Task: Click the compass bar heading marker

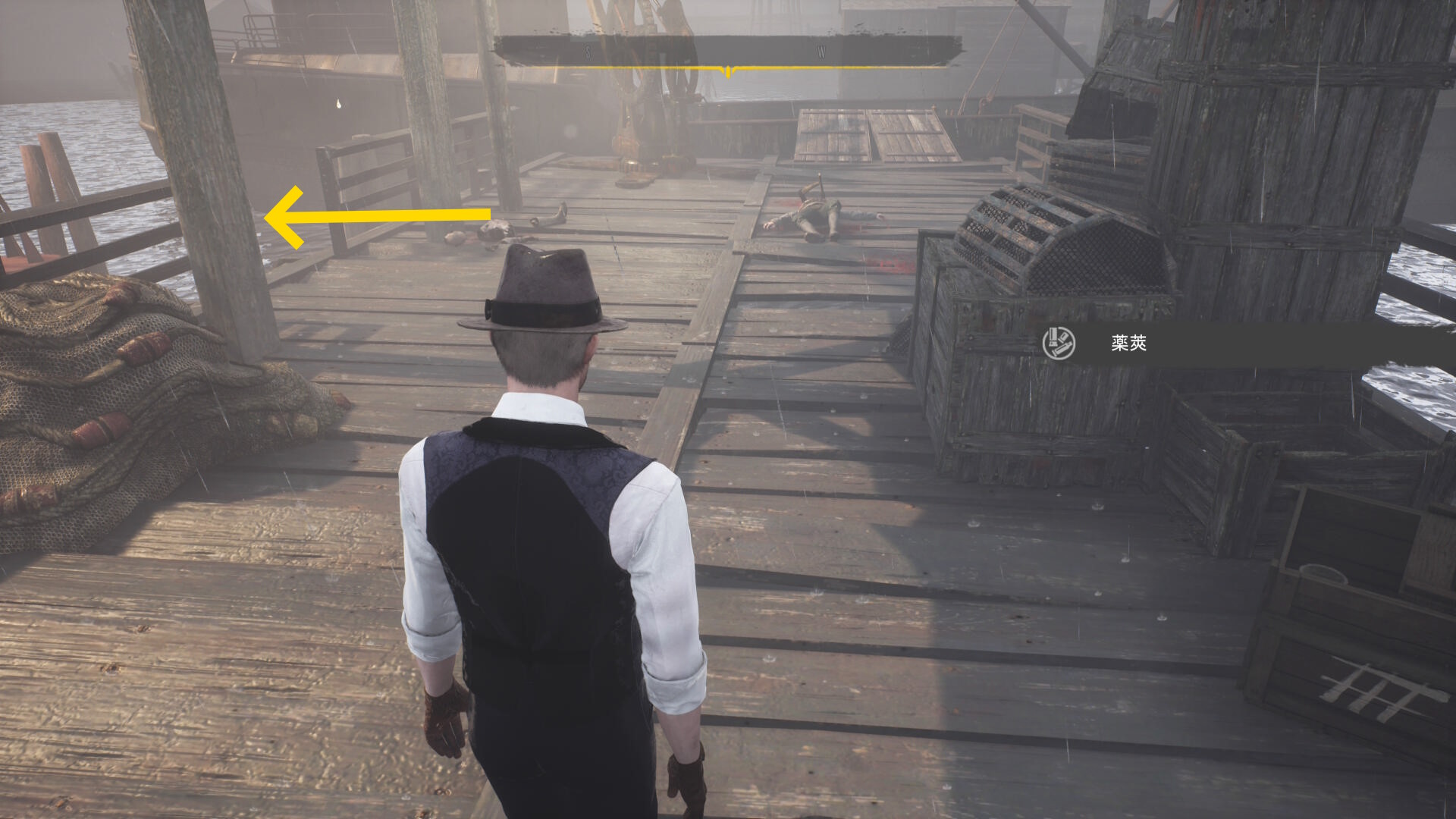Action: (728, 72)
